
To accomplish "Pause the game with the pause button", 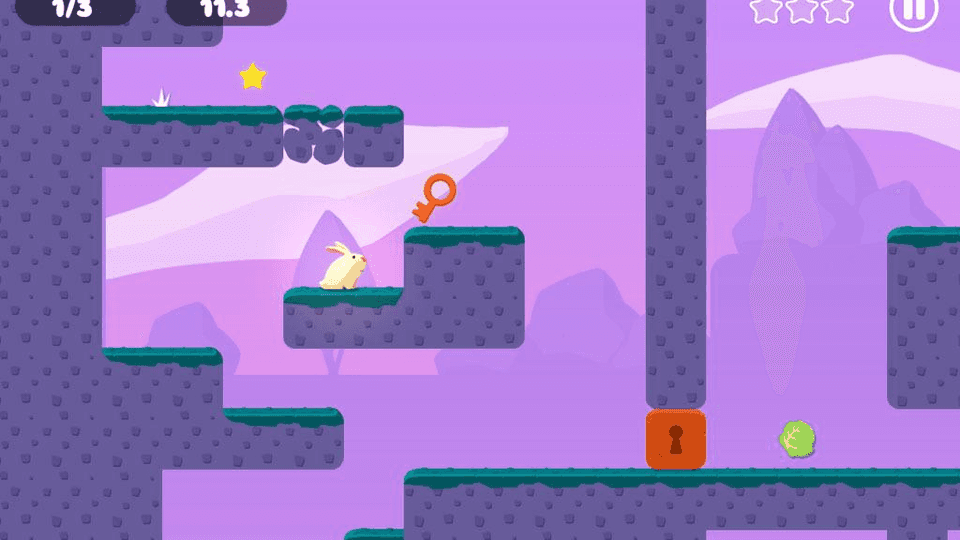I will pos(913,11).
